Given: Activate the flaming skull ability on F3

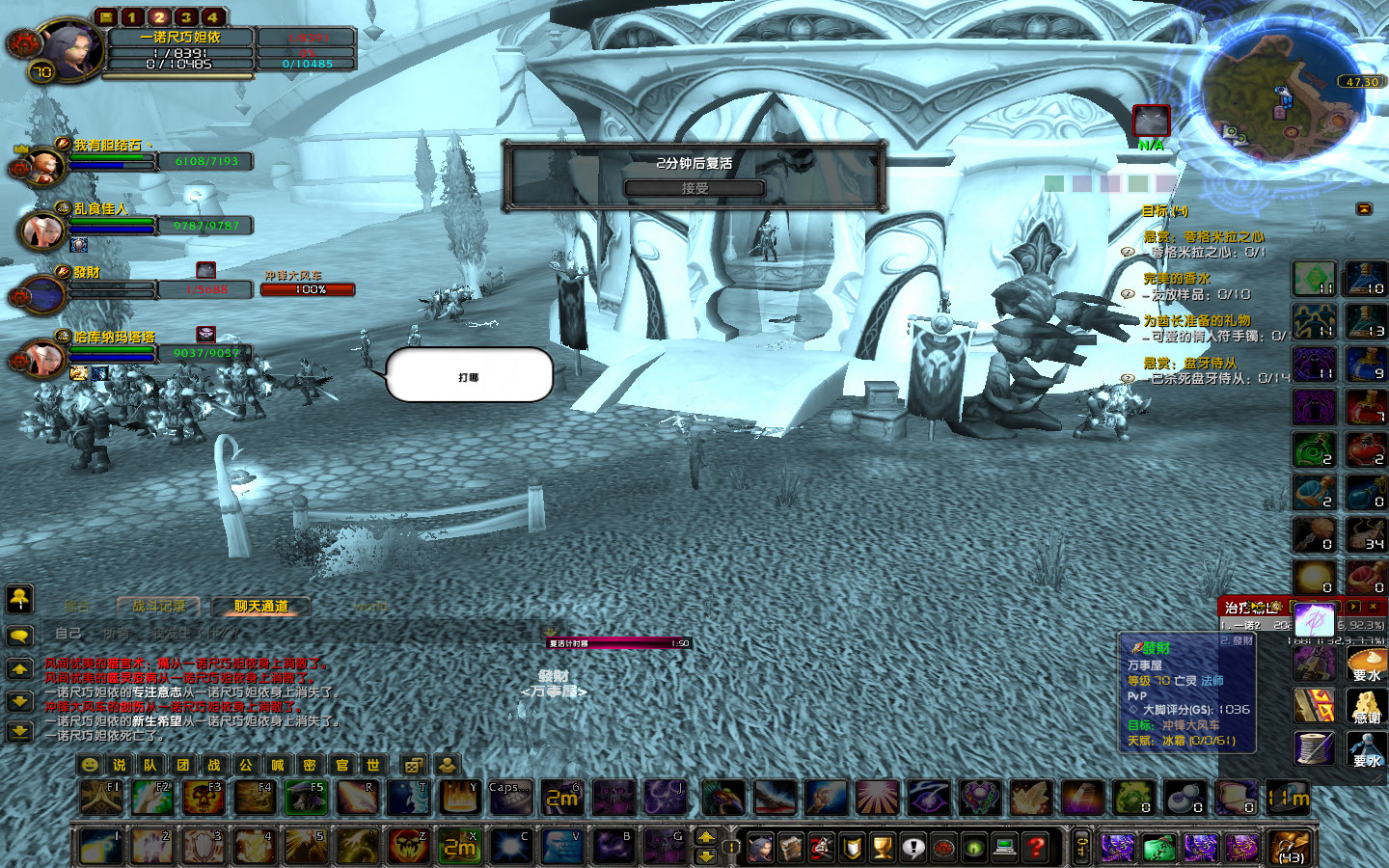Looking at the screenshot, I should [203, 798].
